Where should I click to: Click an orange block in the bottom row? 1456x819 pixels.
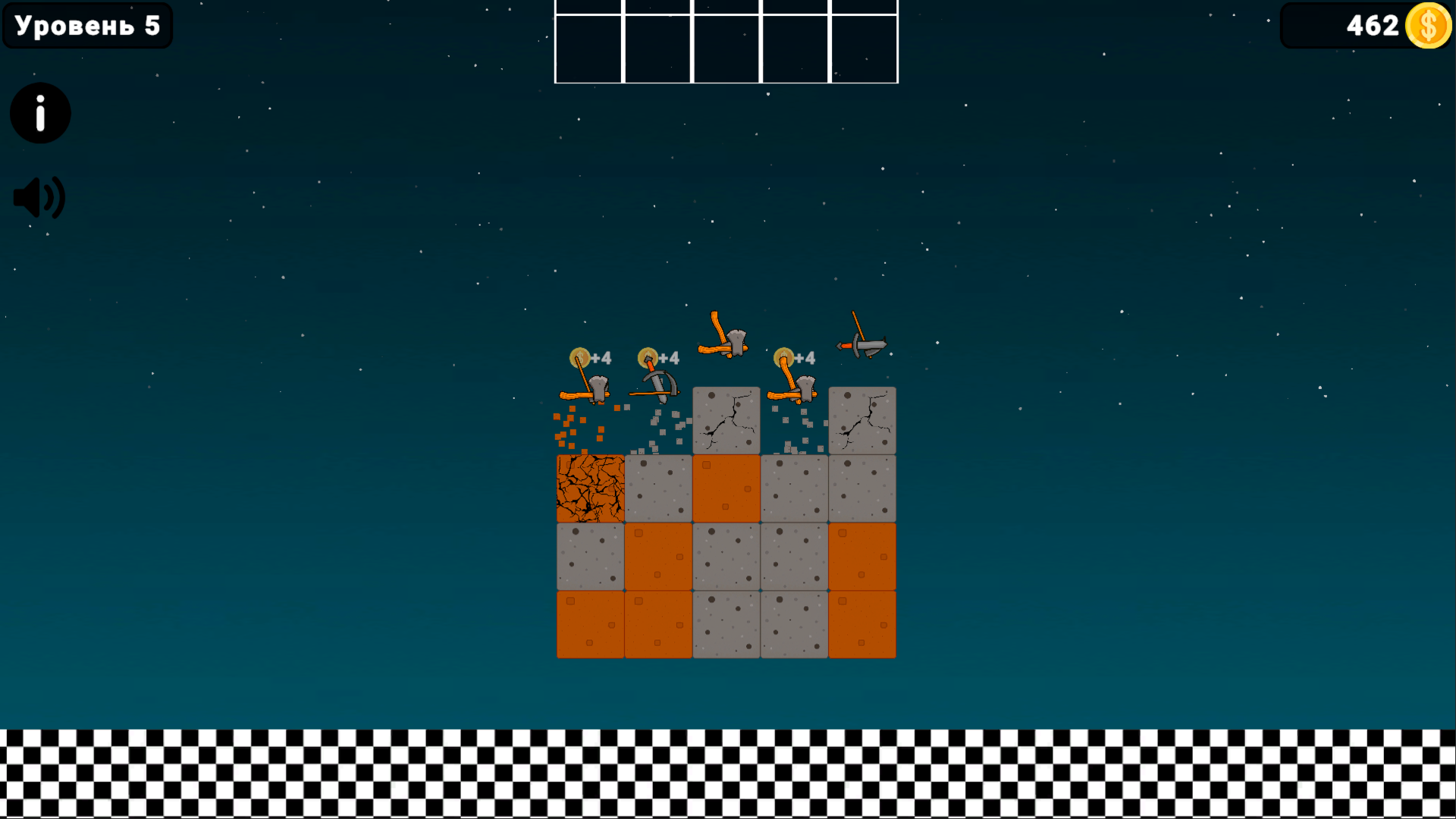tap(589, 624)
